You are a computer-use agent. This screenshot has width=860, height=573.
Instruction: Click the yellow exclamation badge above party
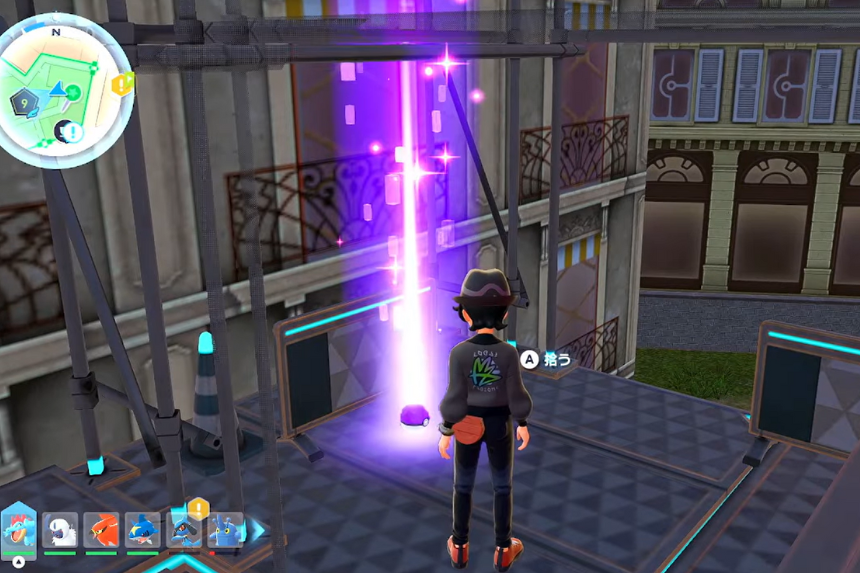(198, 509)
